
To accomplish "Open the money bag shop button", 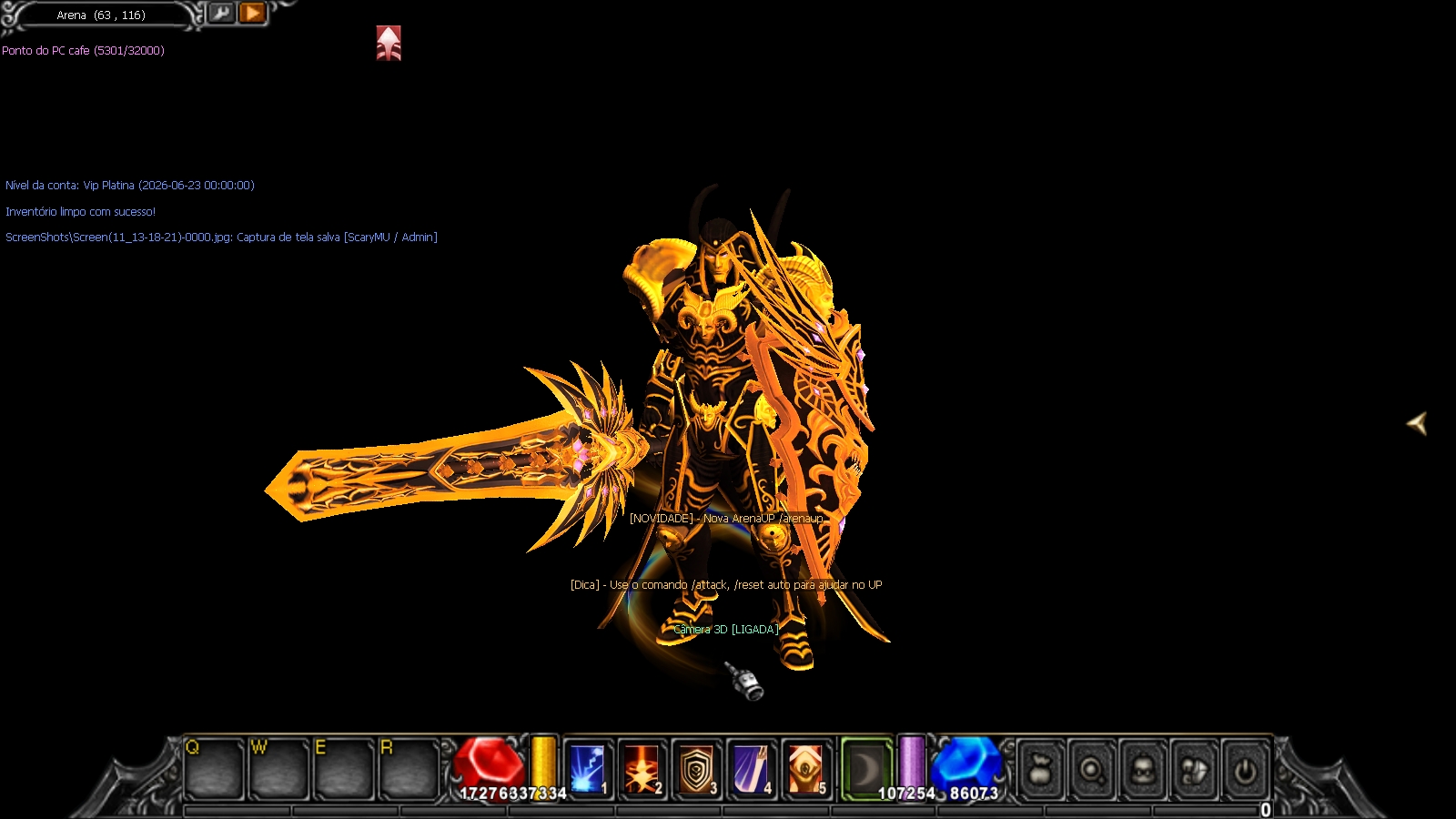I will coord(1042,772).
